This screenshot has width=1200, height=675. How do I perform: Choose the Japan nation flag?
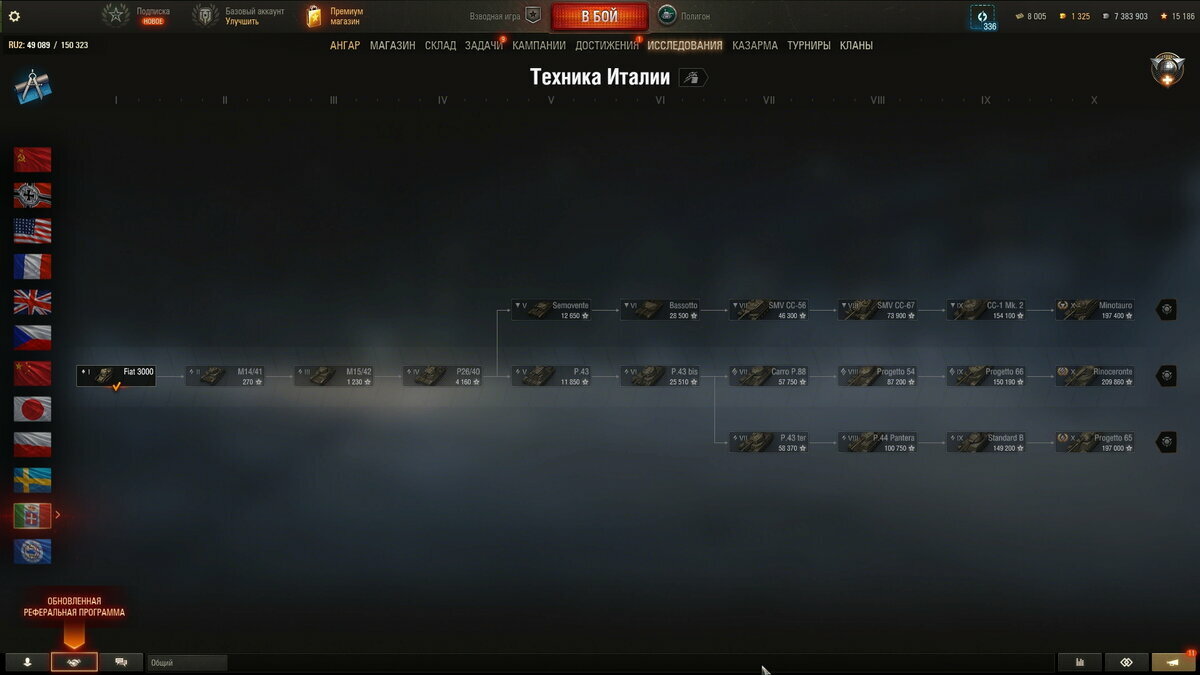point(33,409)
